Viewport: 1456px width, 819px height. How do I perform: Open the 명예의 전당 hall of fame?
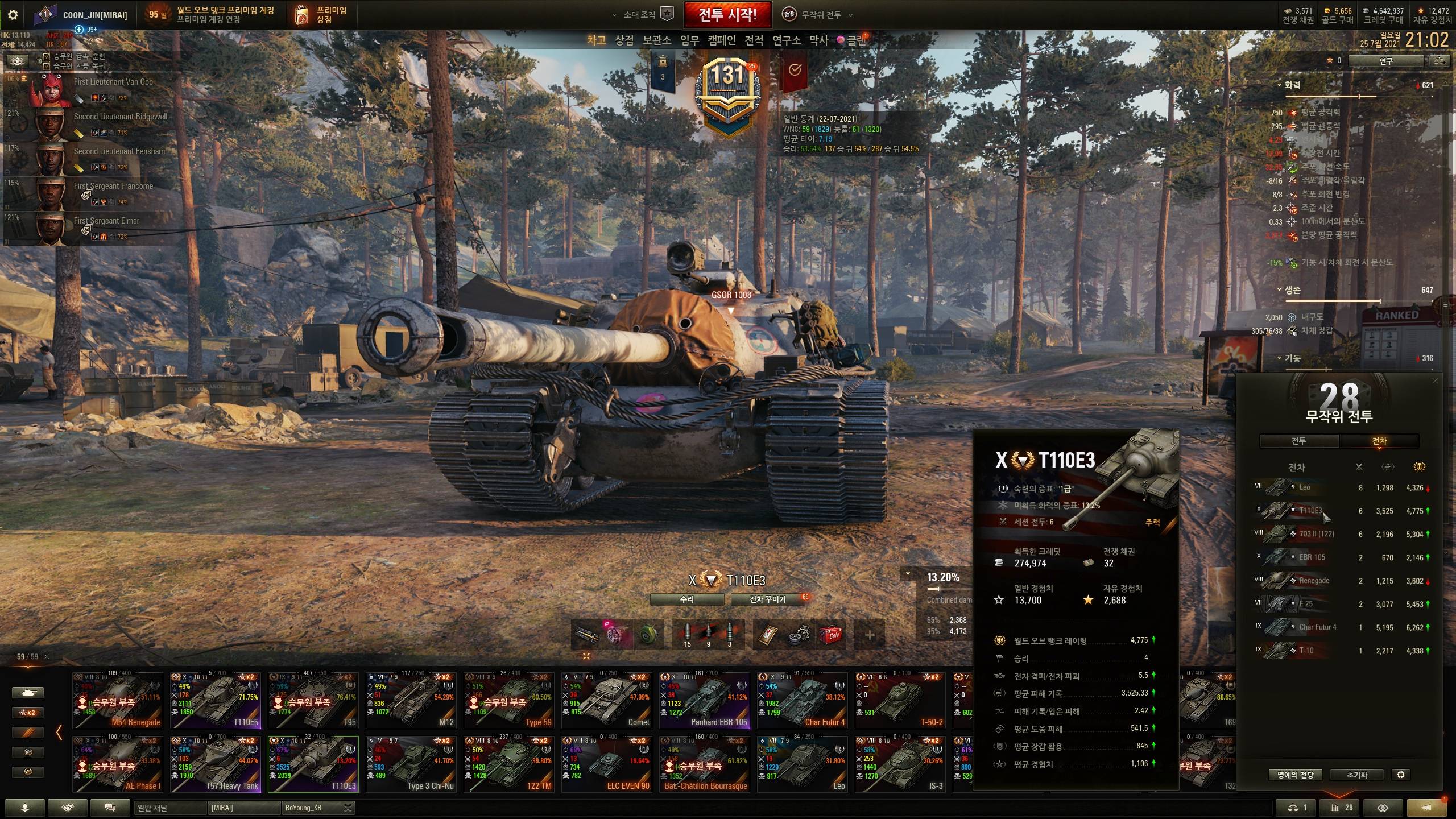[x=1295, y=775]
